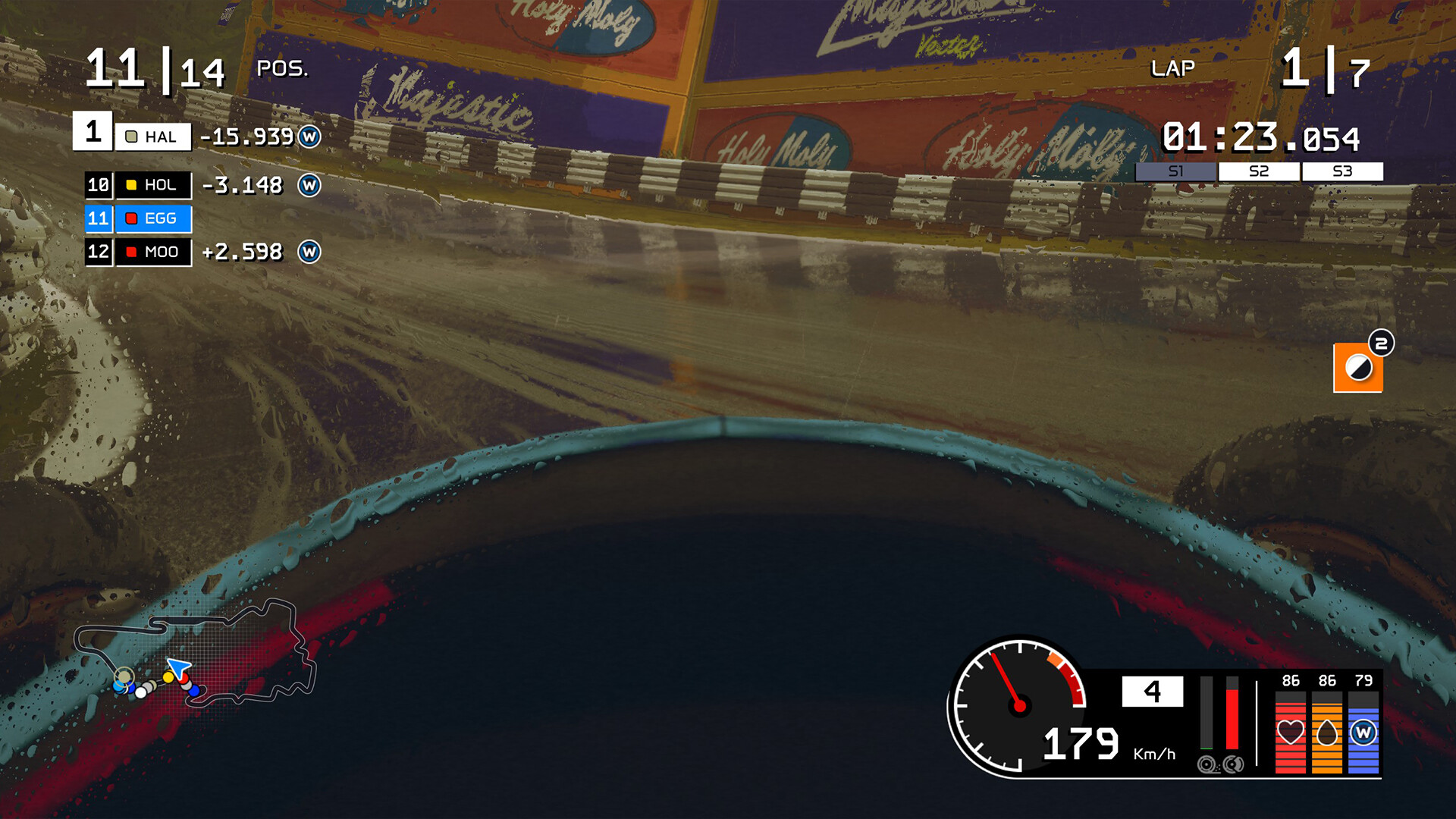The image size is (1456, 819).
Task: Switch to the S3 sector indicator
Action: pos(1342,171)
